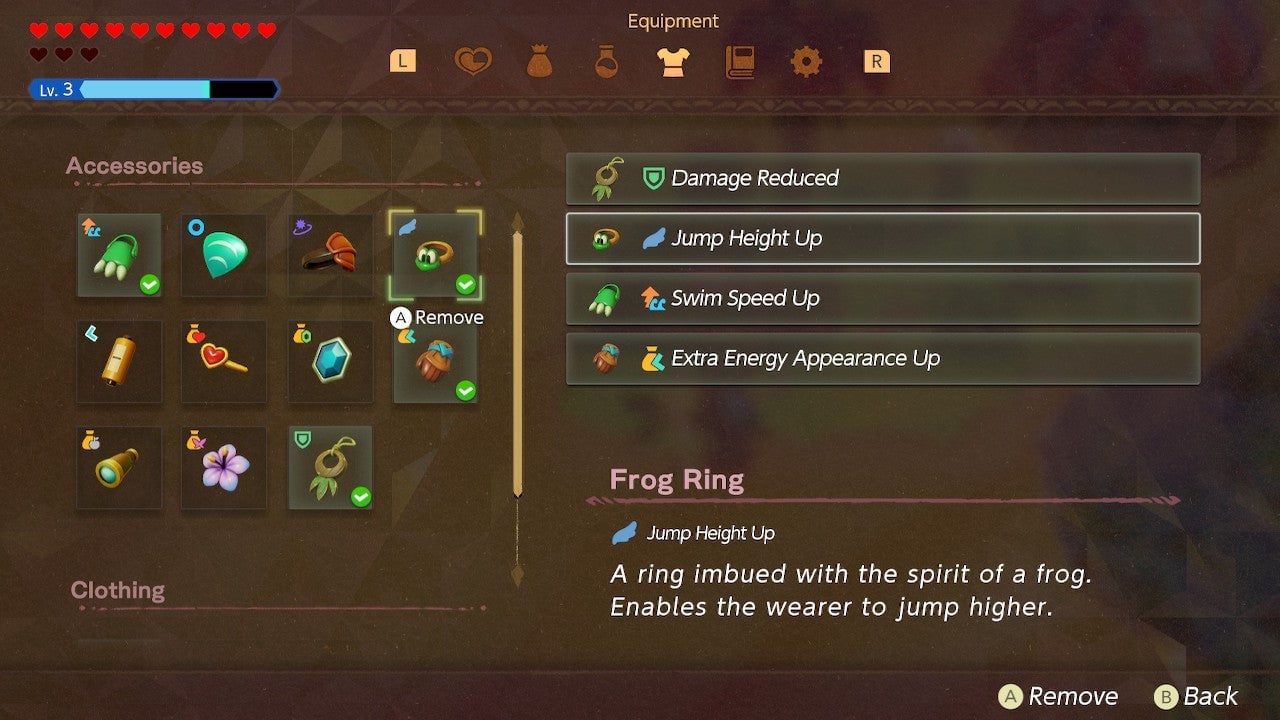Select the Guardian Acorn pendant accessory
The width and height of the screenshot is (1280, 720).
330,468
